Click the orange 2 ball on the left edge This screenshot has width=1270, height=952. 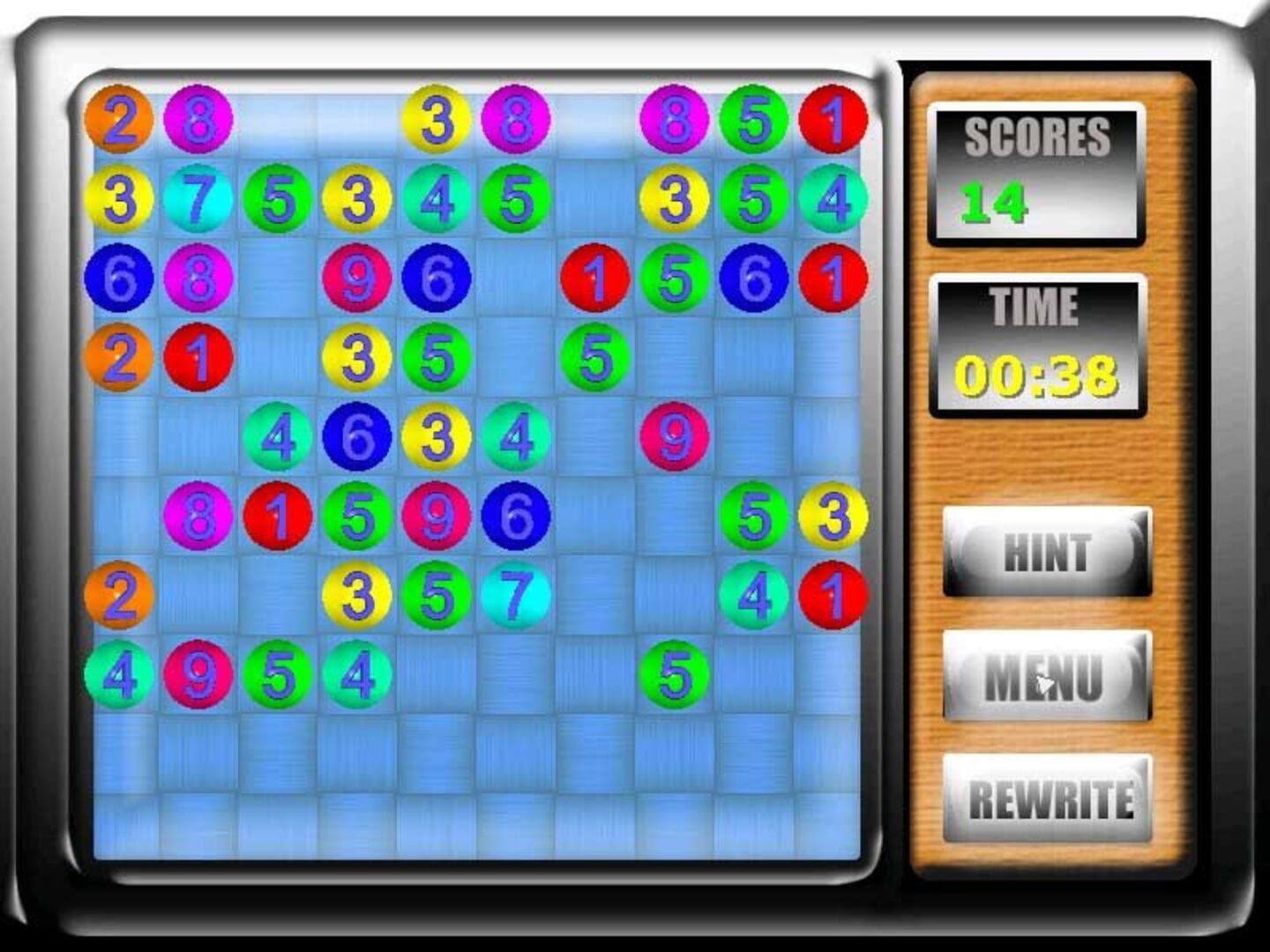(122, 596)
